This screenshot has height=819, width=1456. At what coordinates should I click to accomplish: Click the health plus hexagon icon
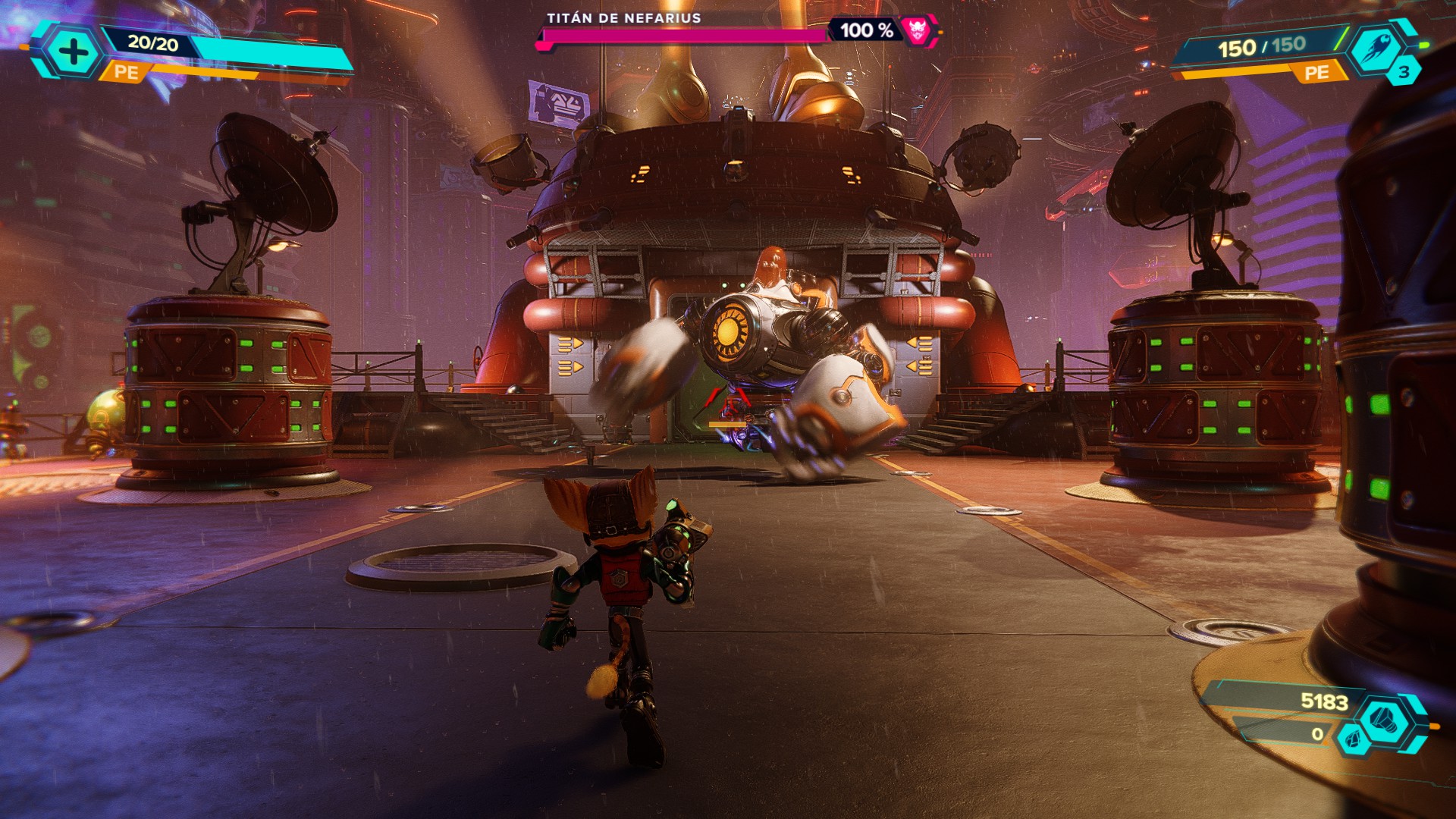click(x=73, y=52)
